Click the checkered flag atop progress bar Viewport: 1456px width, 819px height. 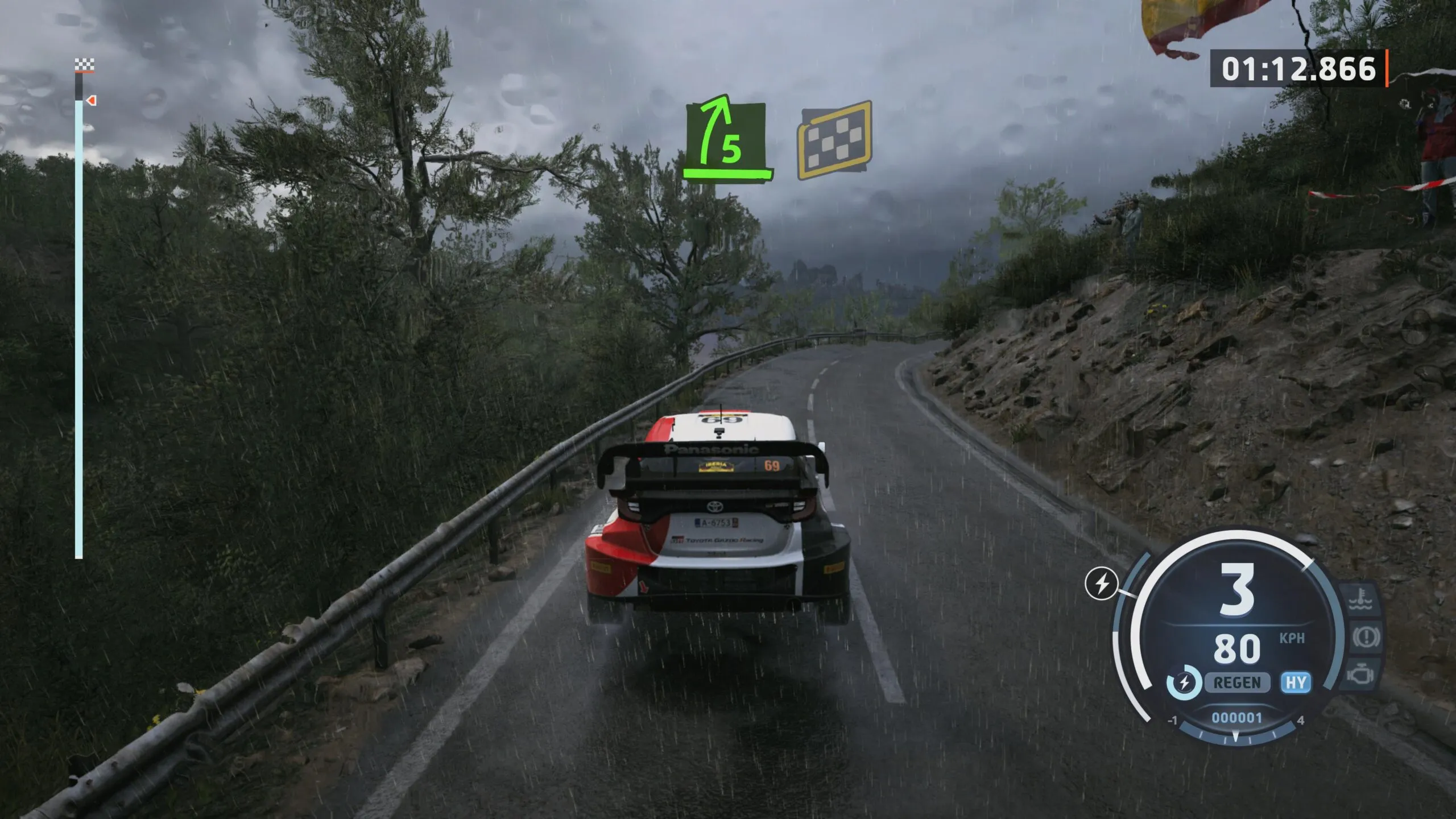tap(84, 65)
